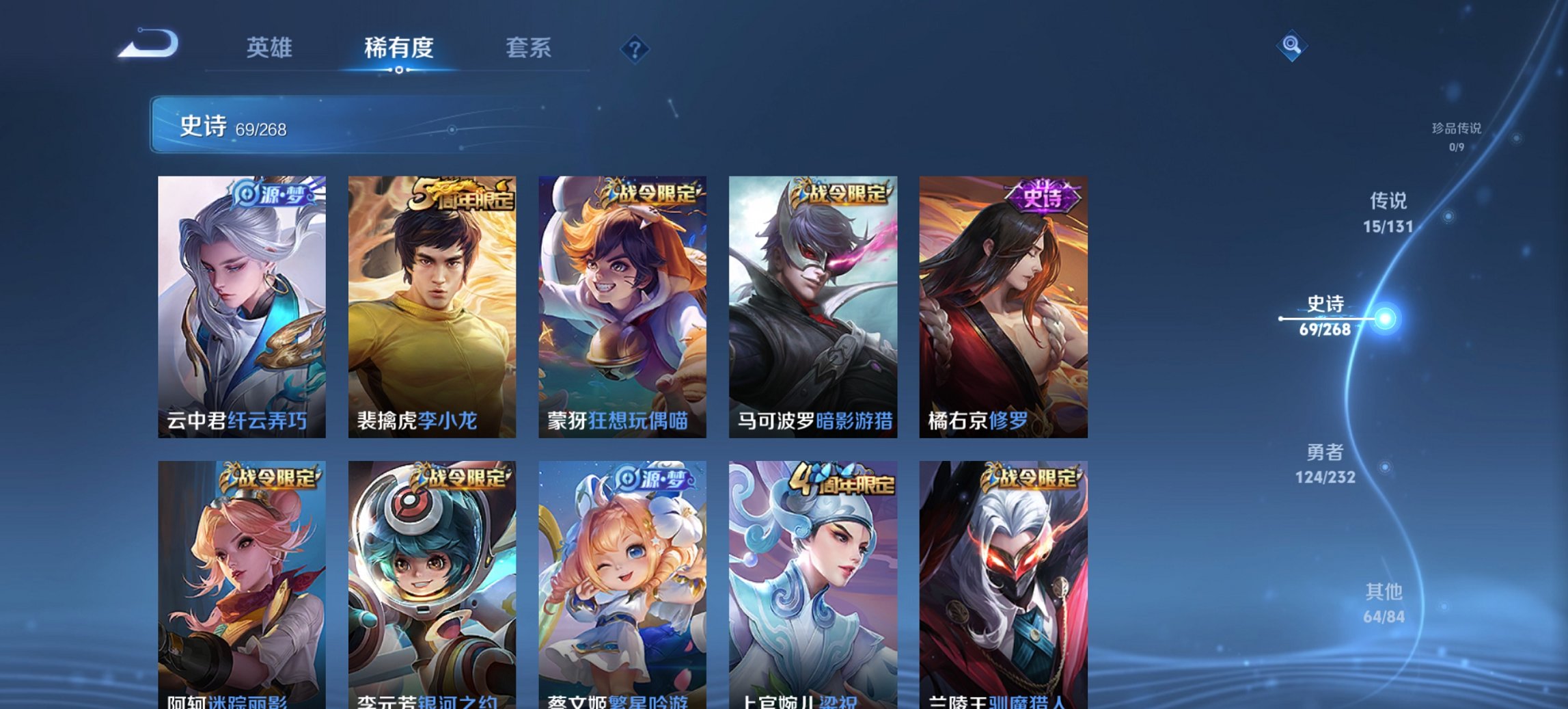This screenshot has height=709, width=1568.
Task: Open the search magnifier icon
Action: [x=1293, y=44]
